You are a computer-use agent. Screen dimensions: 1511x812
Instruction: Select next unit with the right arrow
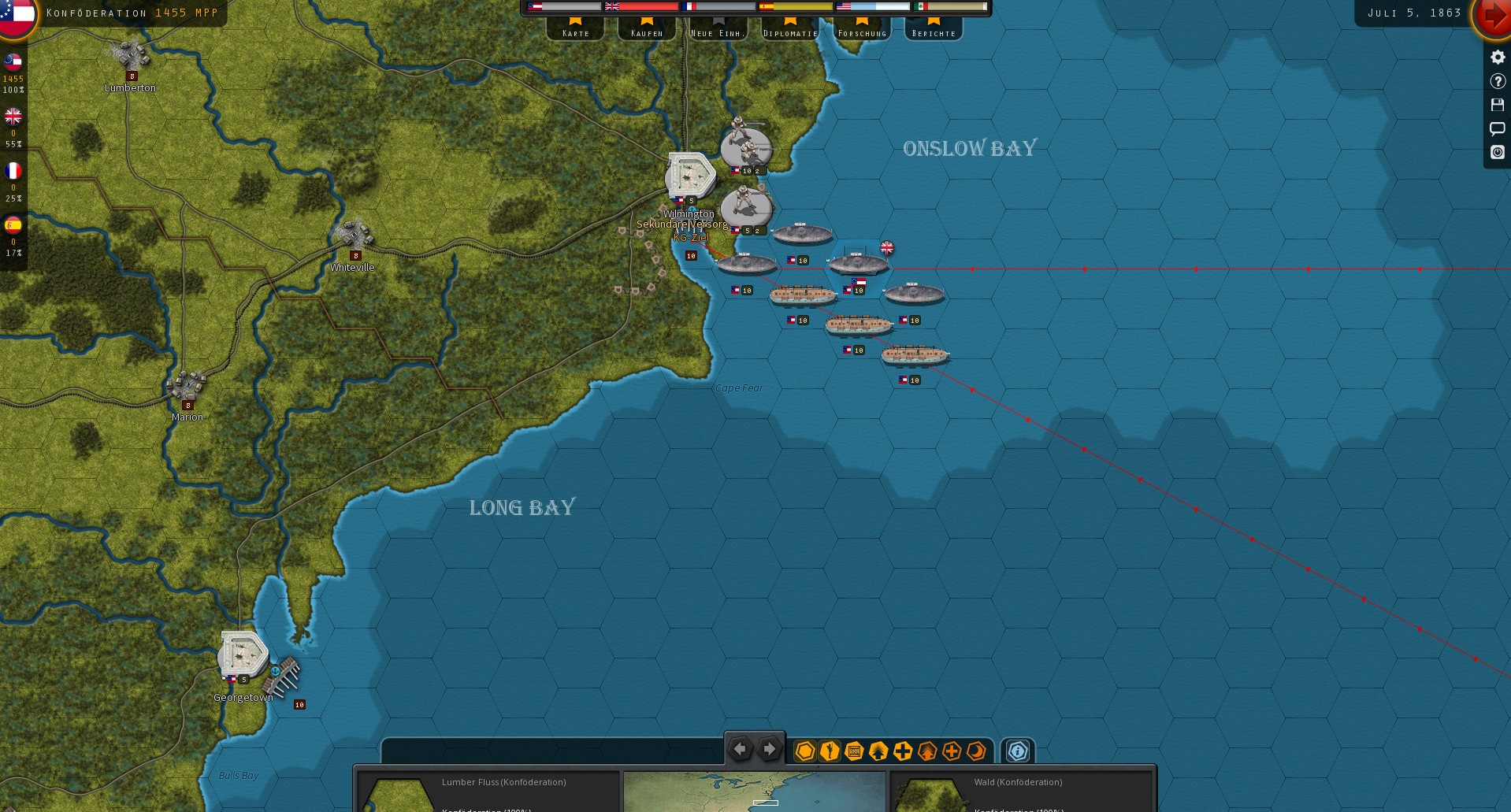coord(770,750)
